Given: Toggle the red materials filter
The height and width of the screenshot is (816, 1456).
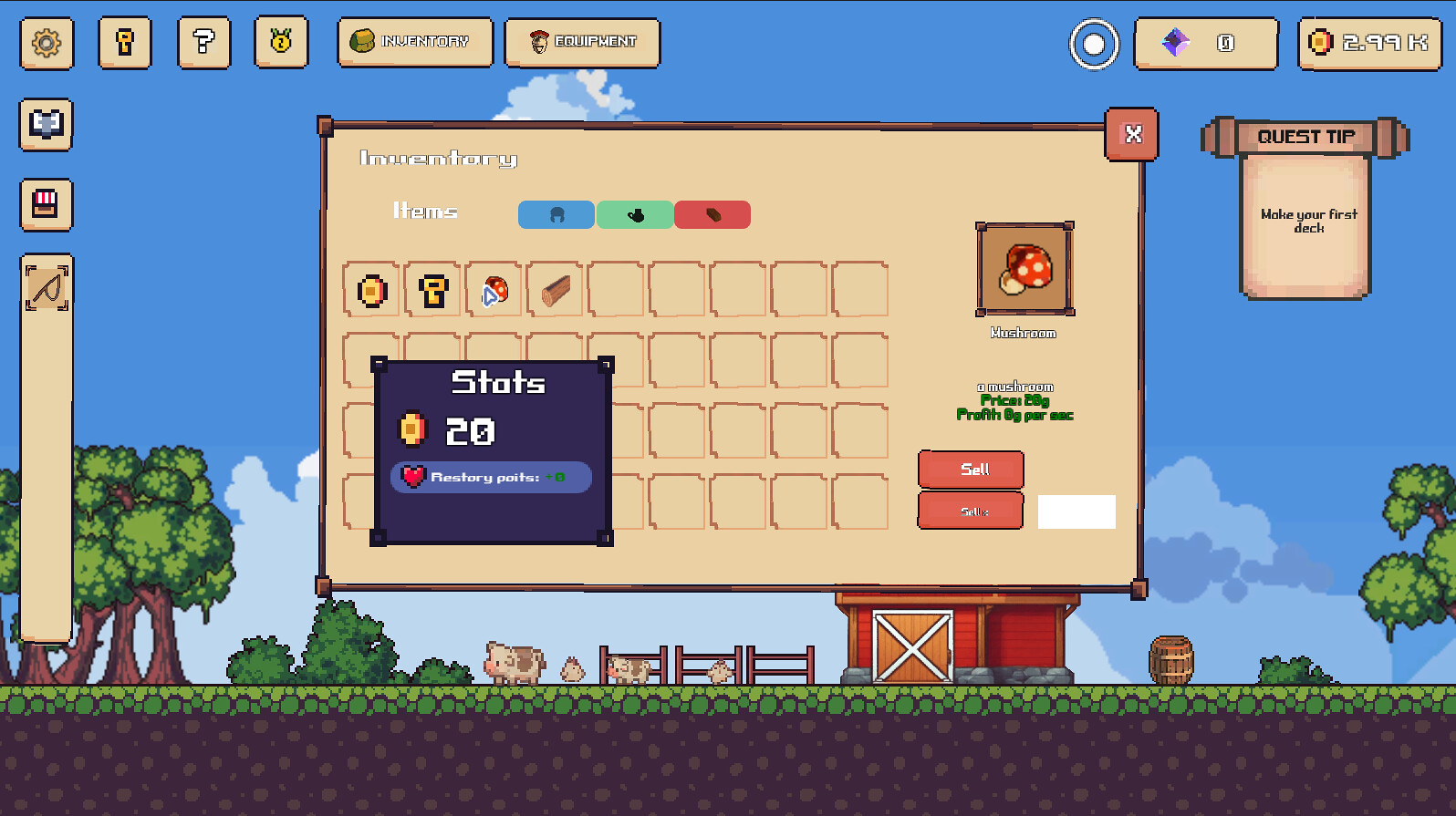Looking at the screenshot, I should point(712,214).
